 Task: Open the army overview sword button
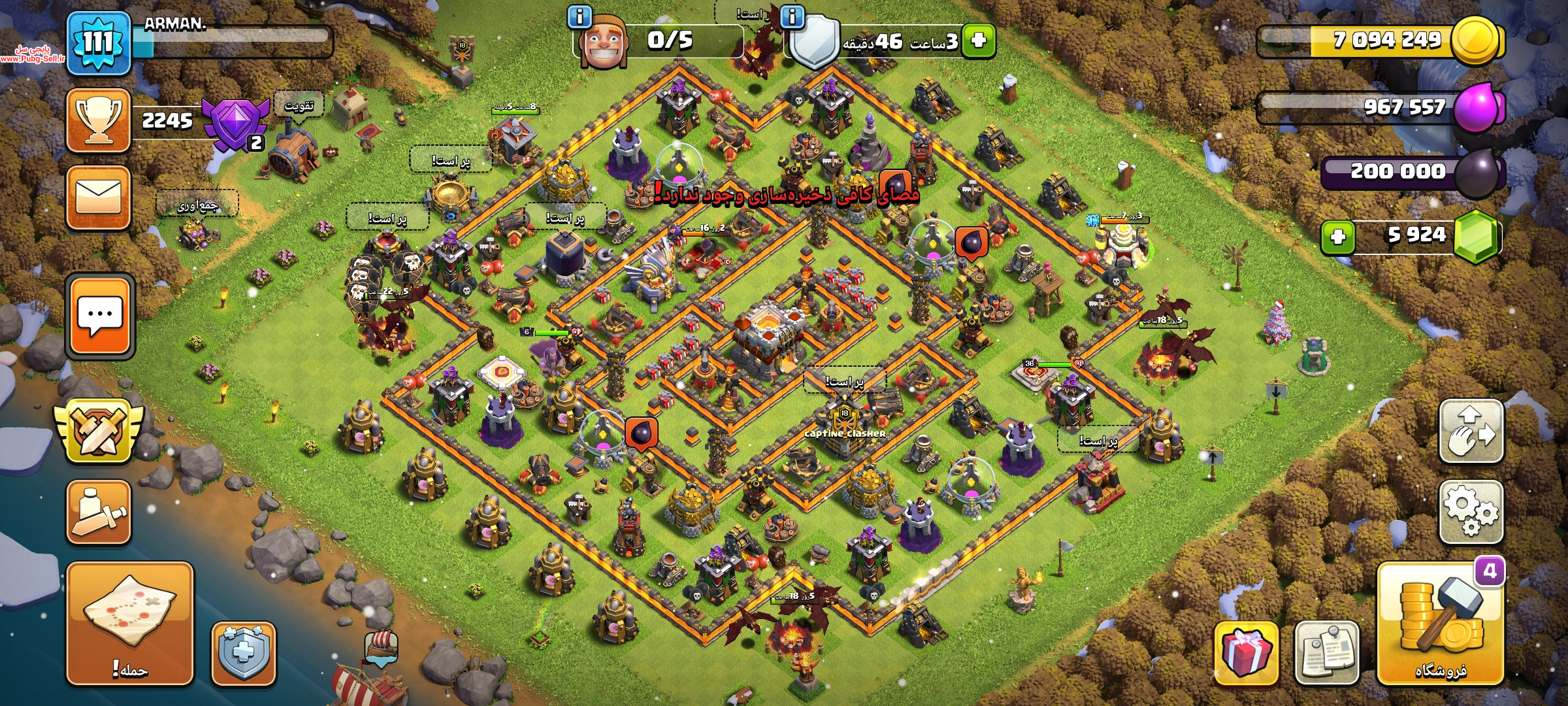(x=99, y=513)
